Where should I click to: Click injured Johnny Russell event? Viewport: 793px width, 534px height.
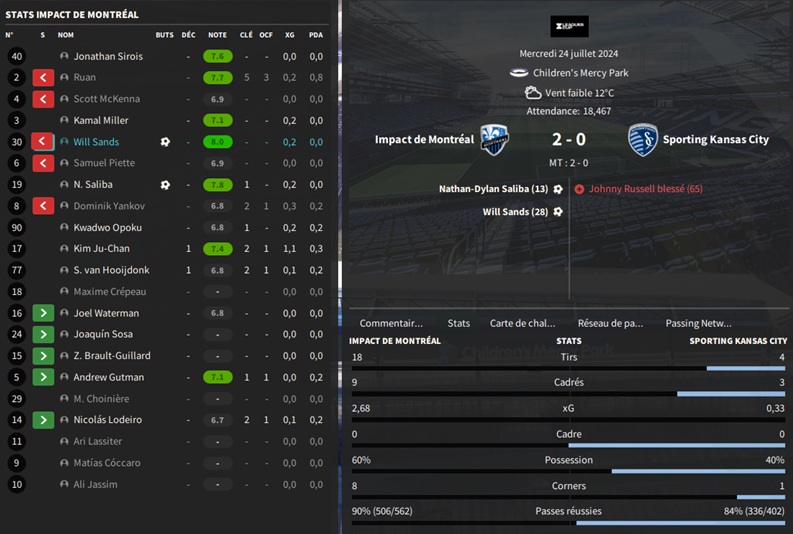click(645, 189)
